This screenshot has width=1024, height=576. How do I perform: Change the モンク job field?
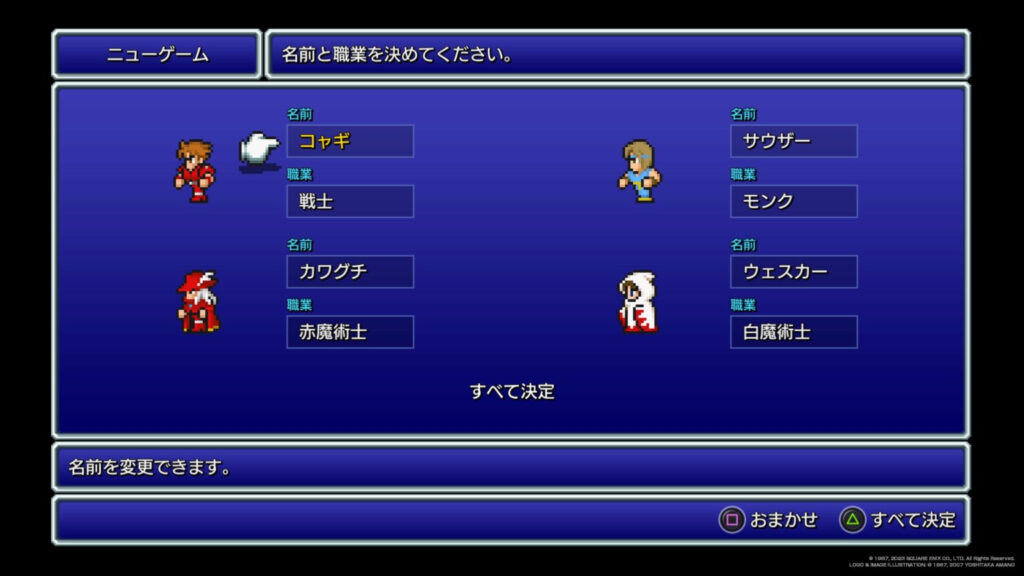click(793, 201)
